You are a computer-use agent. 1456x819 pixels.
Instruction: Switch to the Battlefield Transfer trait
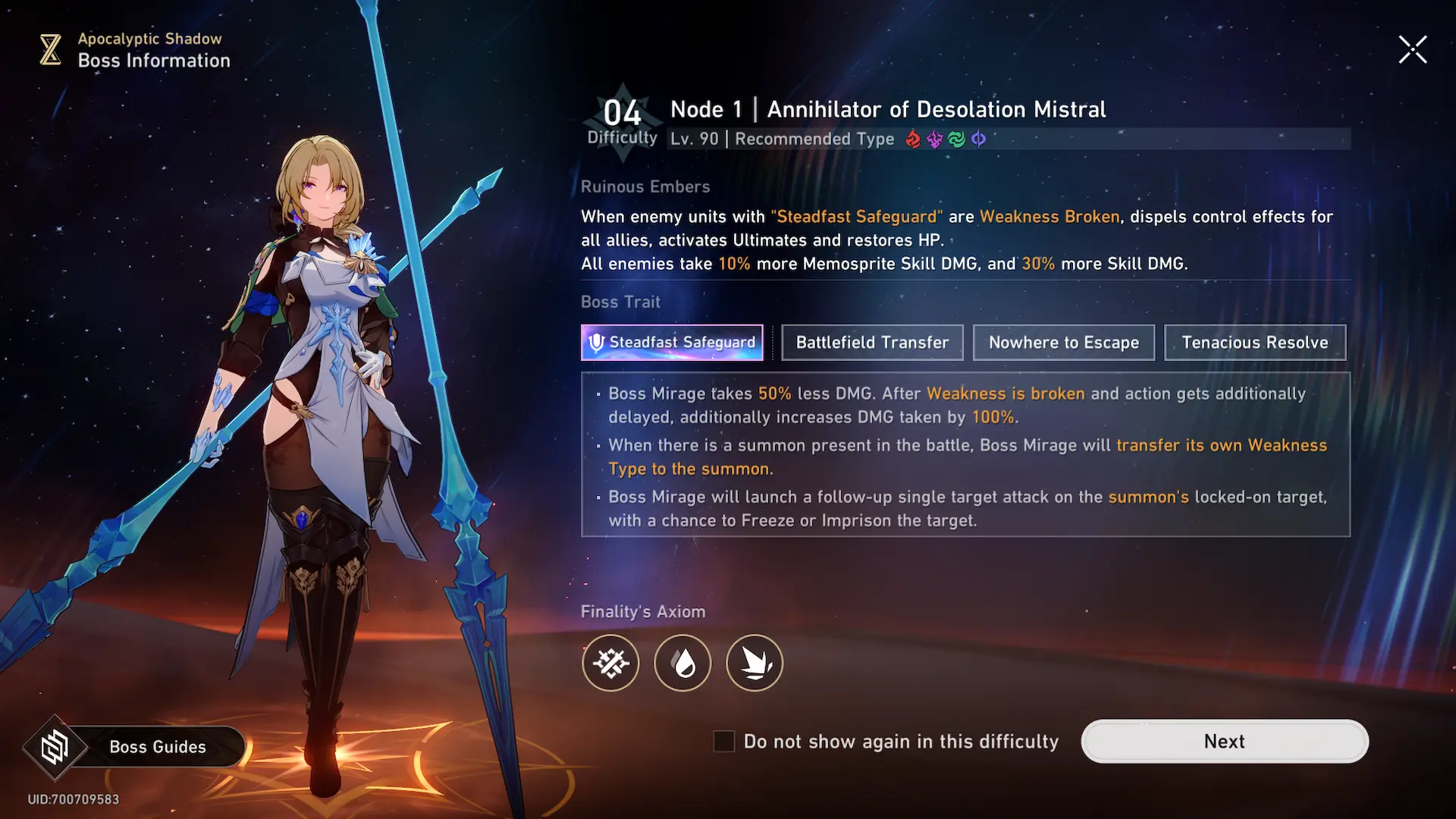(872, 343)
